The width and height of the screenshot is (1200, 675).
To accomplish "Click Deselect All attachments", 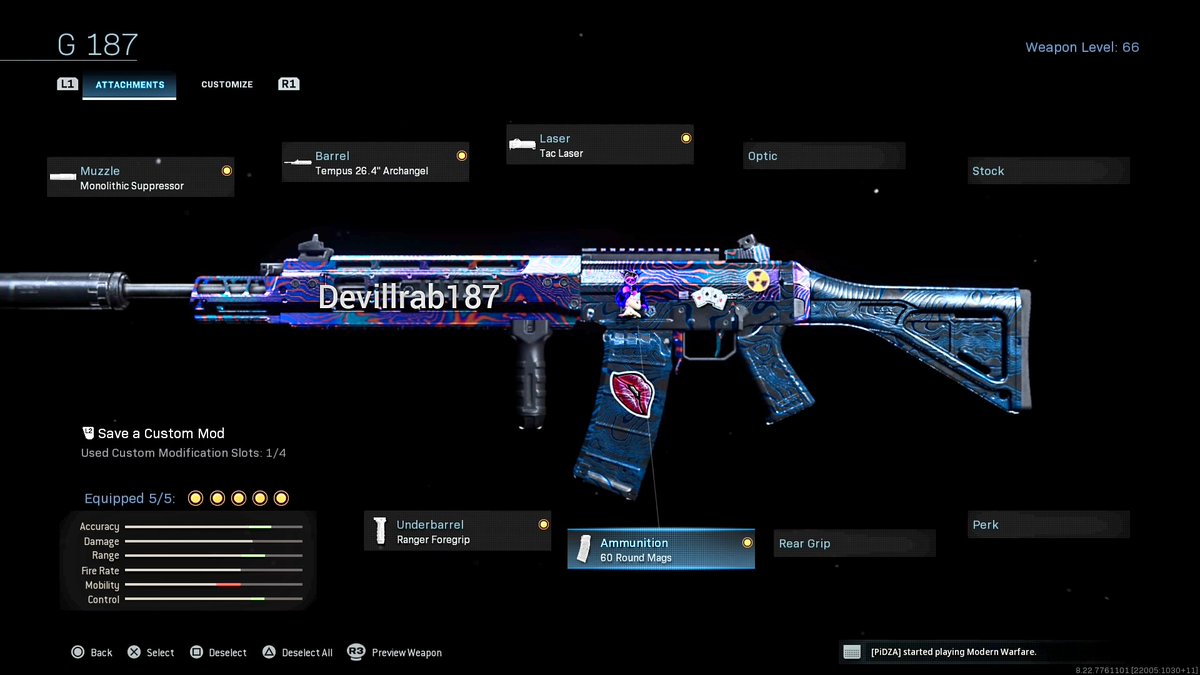I will pyautogui.click(x=298, y=653).
